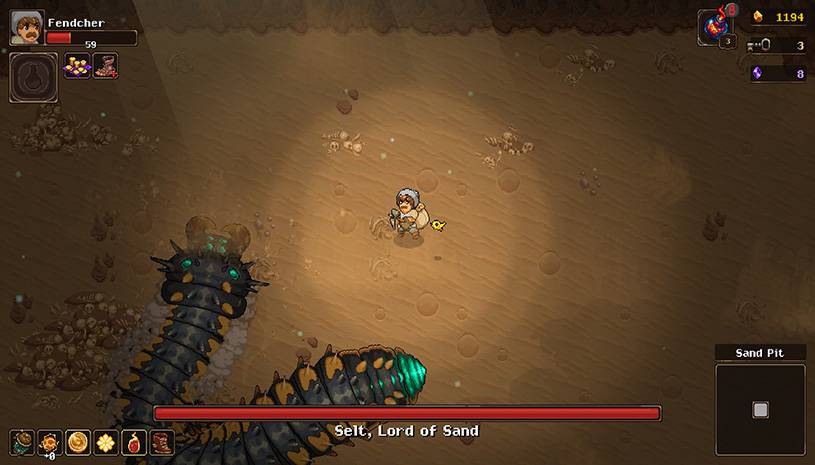Inspect the boot with red plus icon
This screenshot has width=815, height=465.
[105, 66]
